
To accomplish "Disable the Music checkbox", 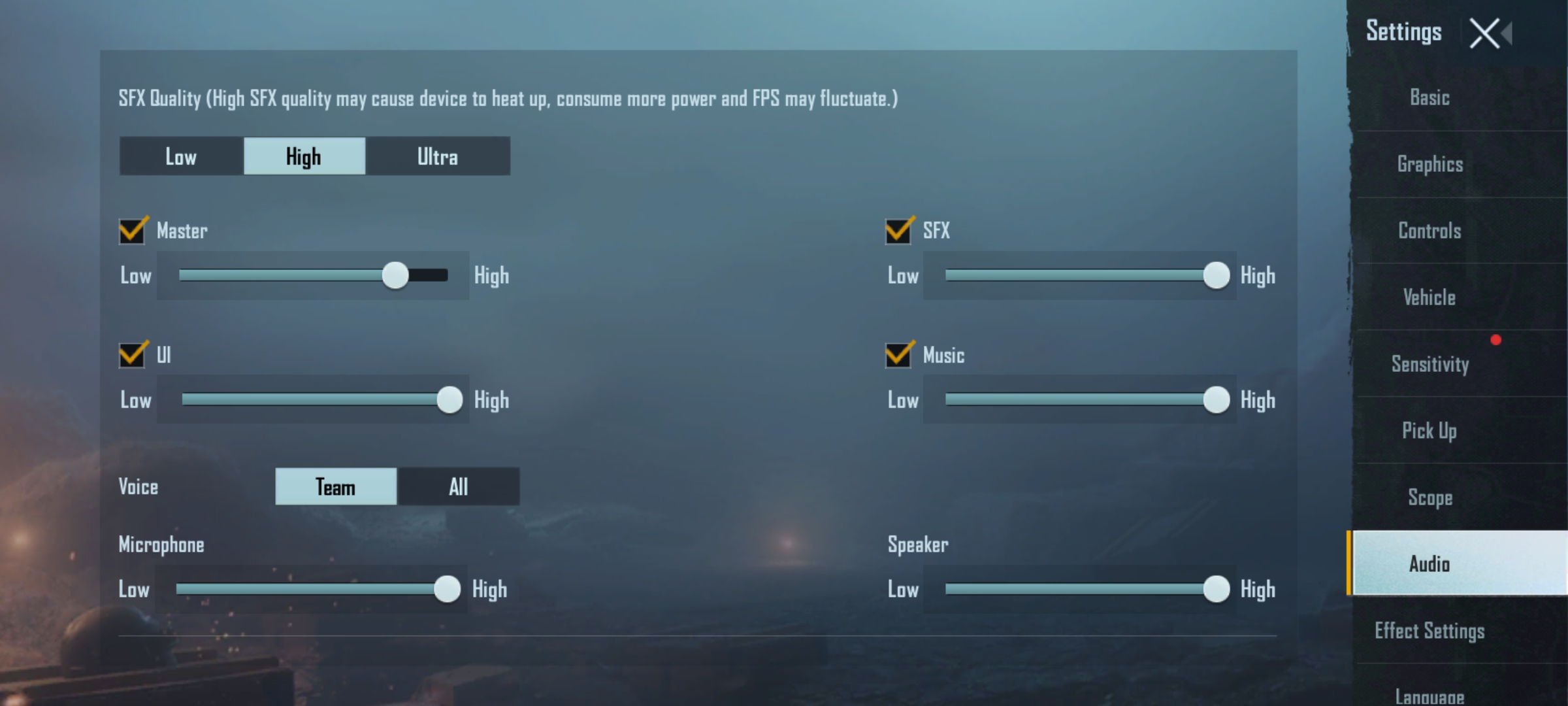I will (x=898, y=356).
